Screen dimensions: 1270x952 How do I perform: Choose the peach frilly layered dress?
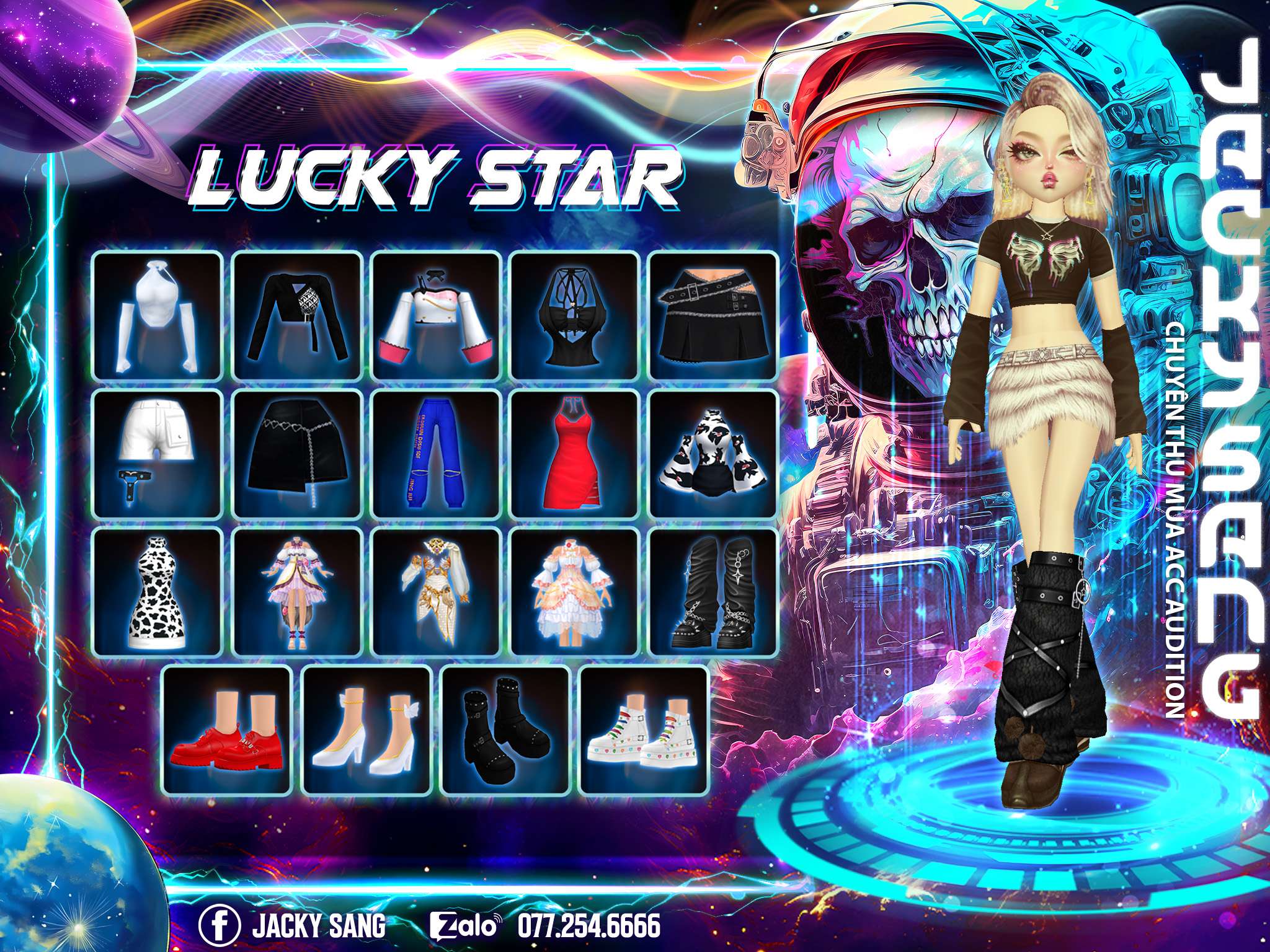pyautogui.click(x=575, y=593)
